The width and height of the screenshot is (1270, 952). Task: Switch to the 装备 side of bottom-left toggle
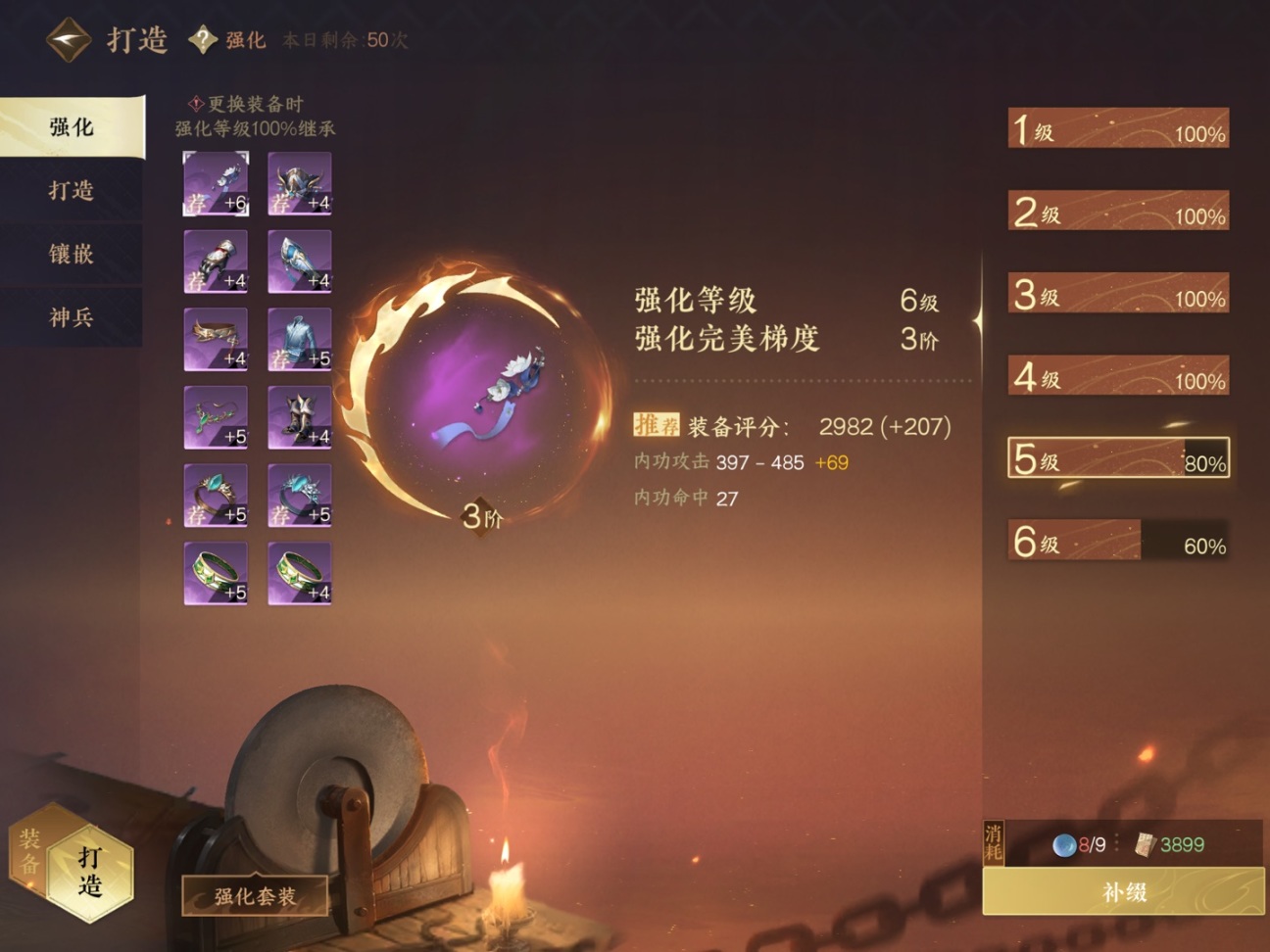coord(30,850)
